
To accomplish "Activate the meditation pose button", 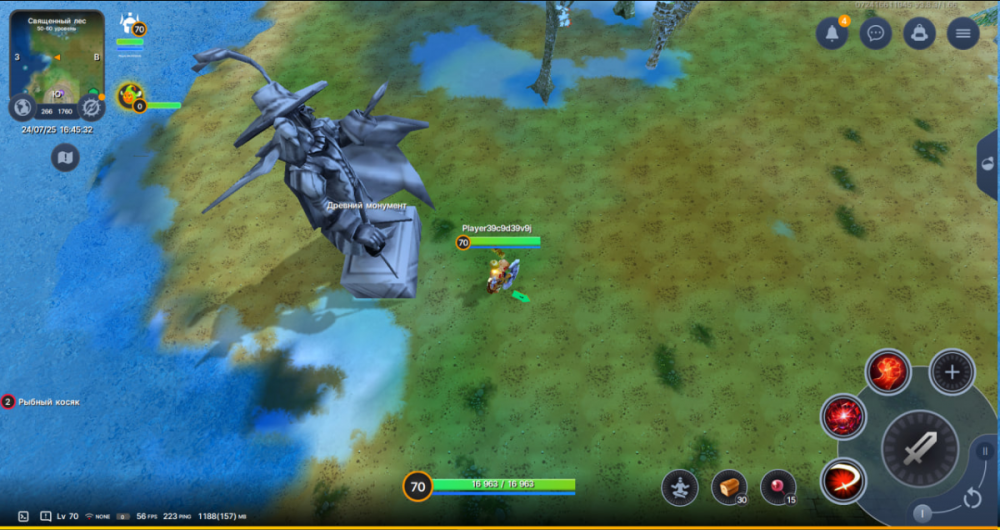I will (x=680, y=487).
